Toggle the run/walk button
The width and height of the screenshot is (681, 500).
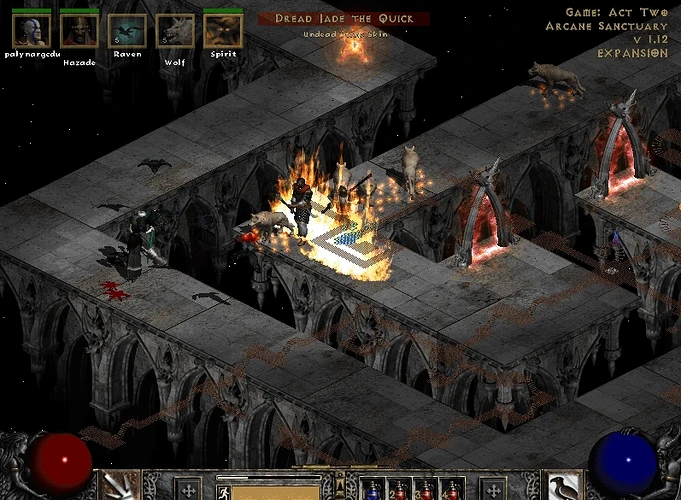click(222, 491)
